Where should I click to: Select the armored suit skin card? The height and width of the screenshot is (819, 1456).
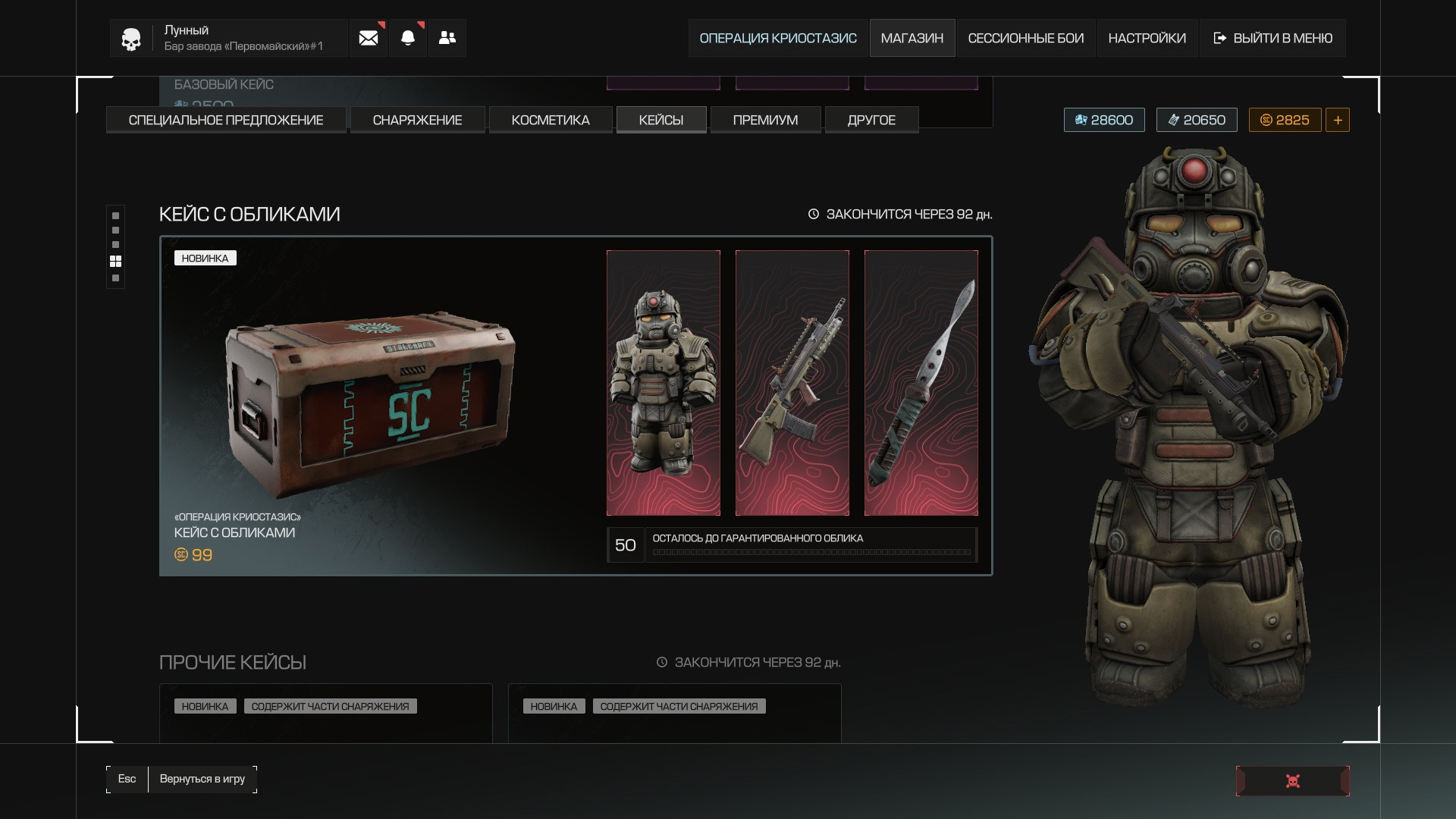coord(664,383)
